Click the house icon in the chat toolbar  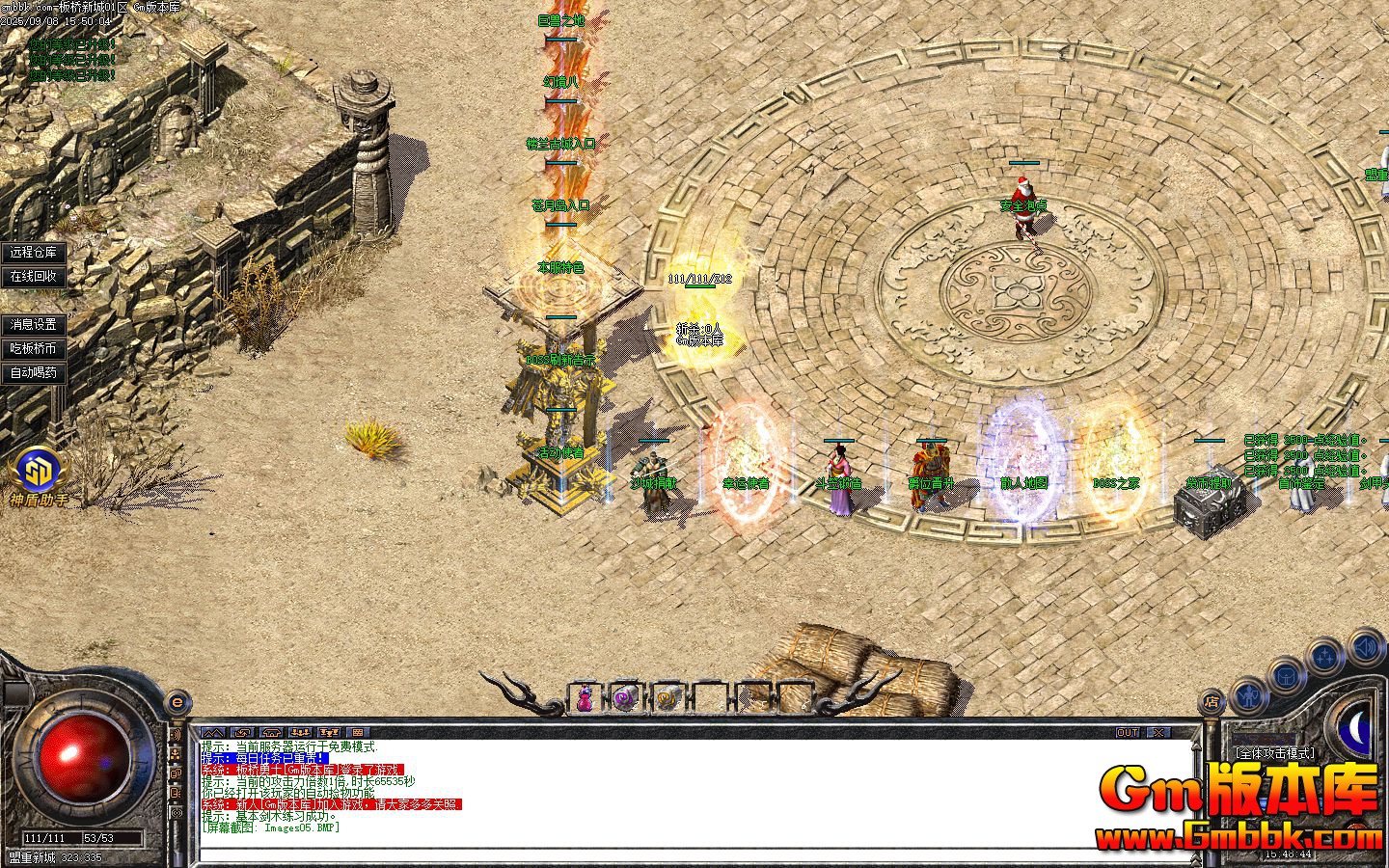[272, 733]
